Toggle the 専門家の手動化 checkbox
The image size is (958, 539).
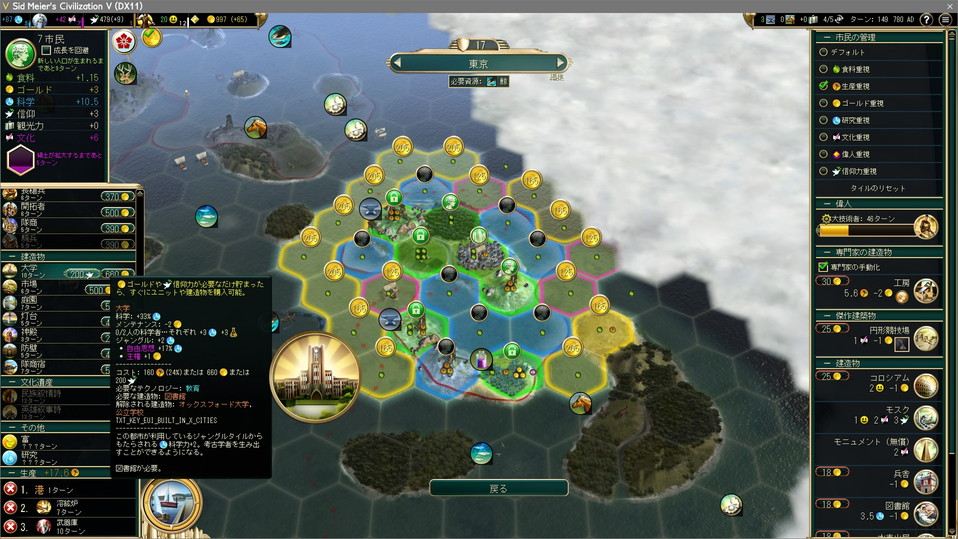point(823,267)
